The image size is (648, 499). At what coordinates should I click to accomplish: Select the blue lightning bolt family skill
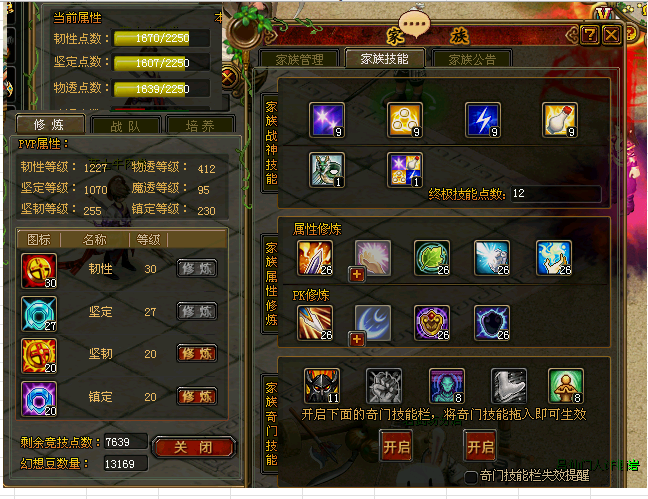(483, 119)
